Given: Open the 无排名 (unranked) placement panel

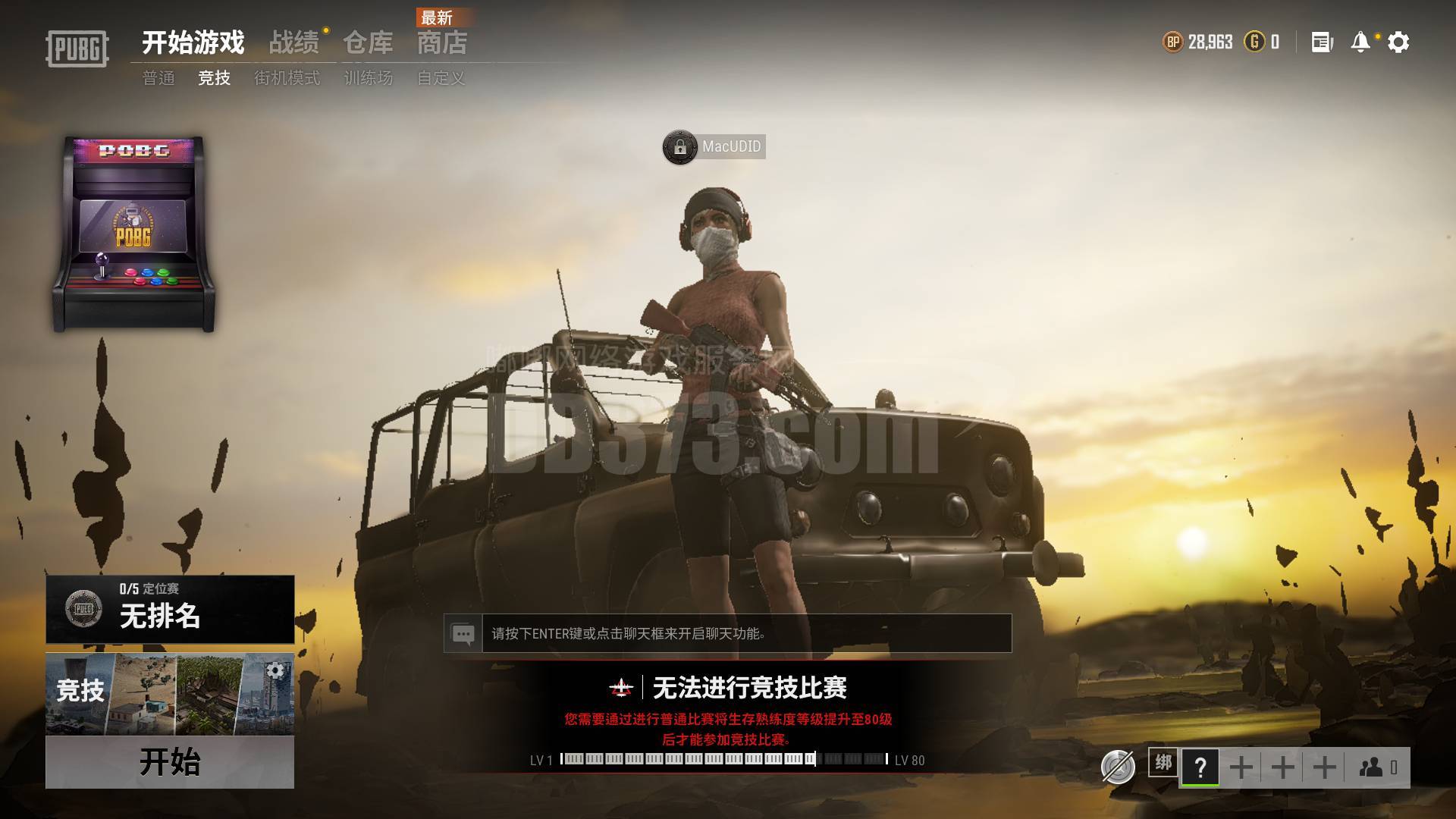Looking at the screenshot, I should click(170, 609).
